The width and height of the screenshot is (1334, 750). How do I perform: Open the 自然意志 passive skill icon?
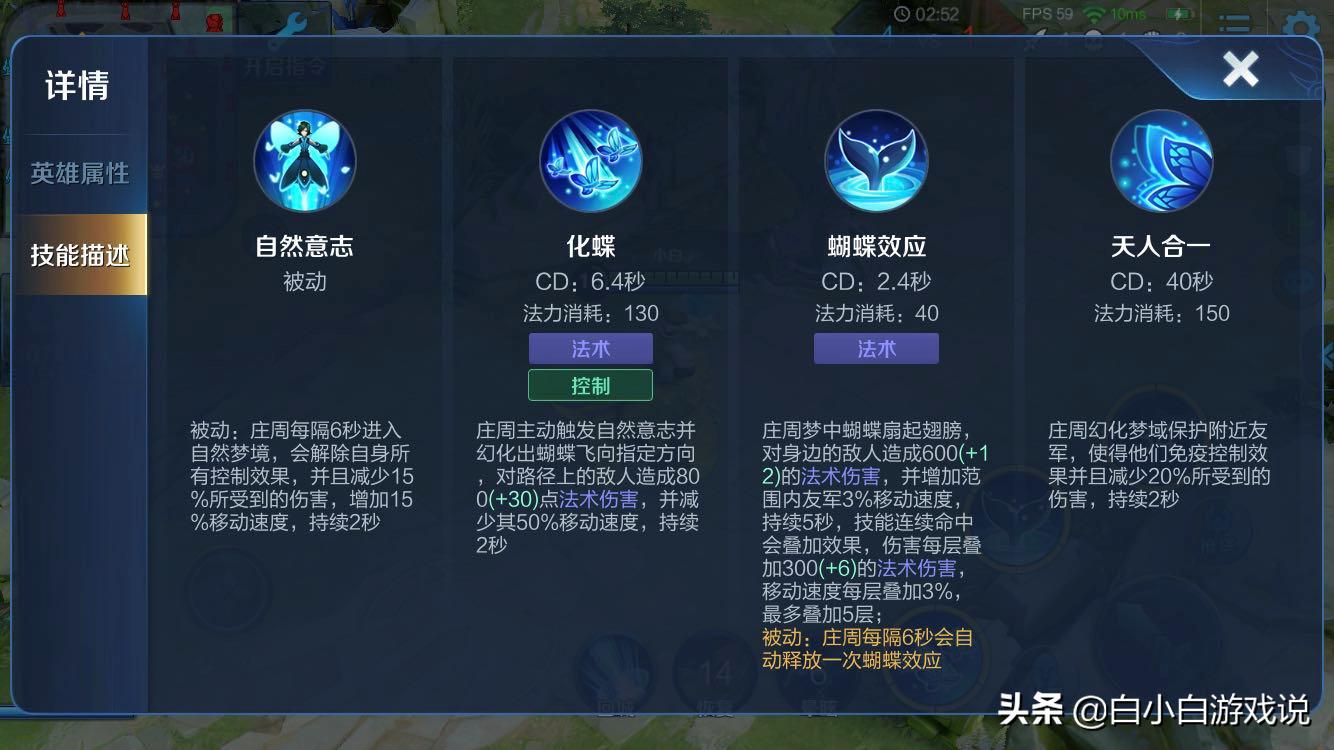click(x=304, y=160)
